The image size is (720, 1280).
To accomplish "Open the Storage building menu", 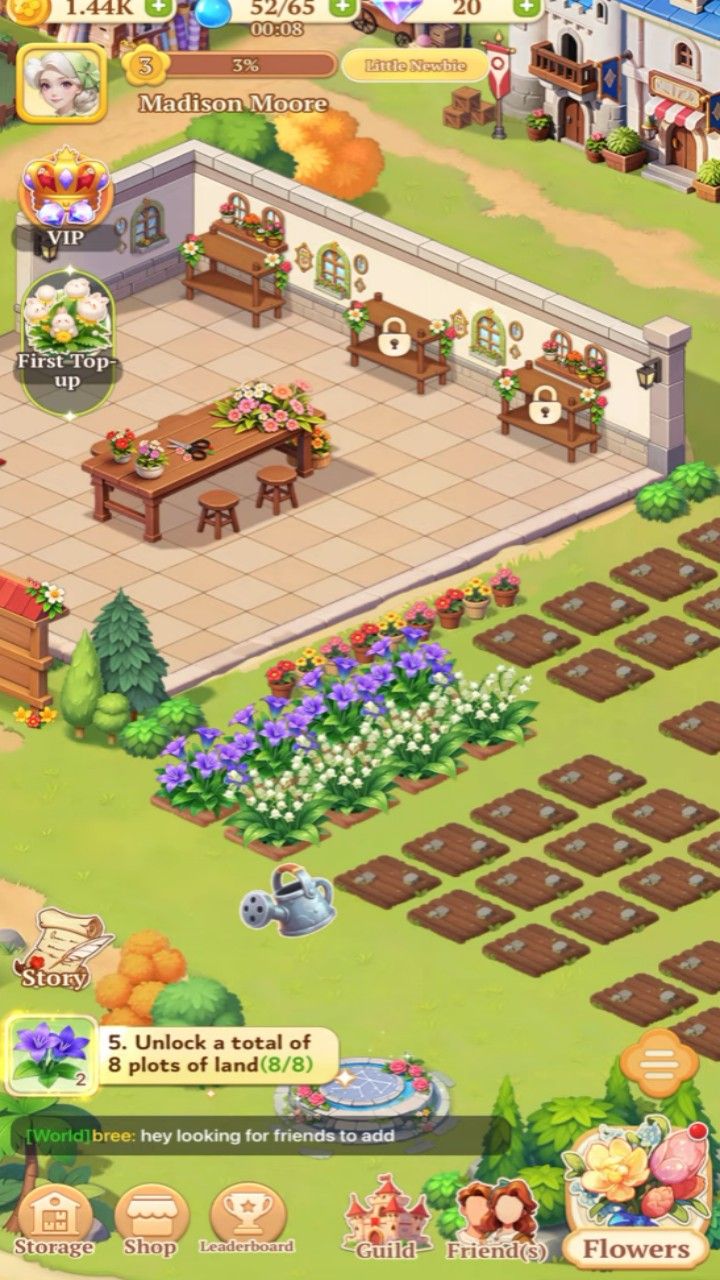I will (x=54, y=1220).
